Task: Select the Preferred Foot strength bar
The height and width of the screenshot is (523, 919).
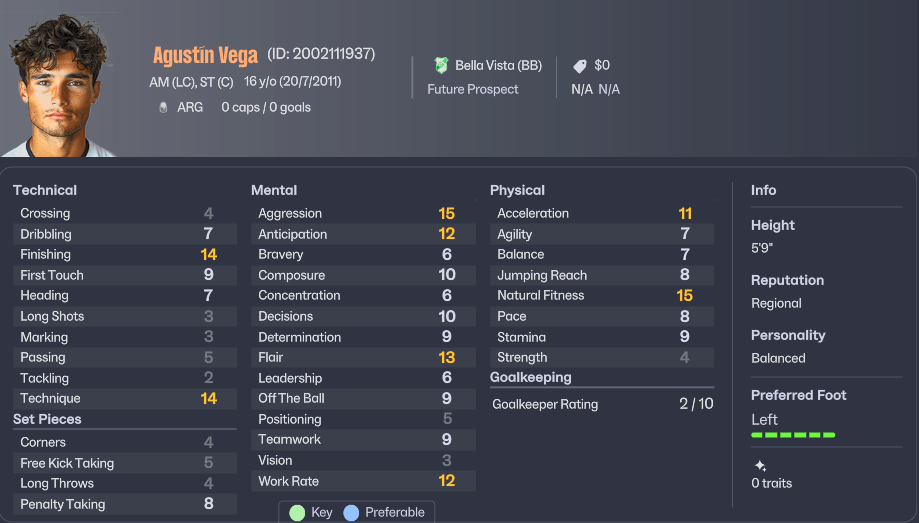Action: point(793,435)
